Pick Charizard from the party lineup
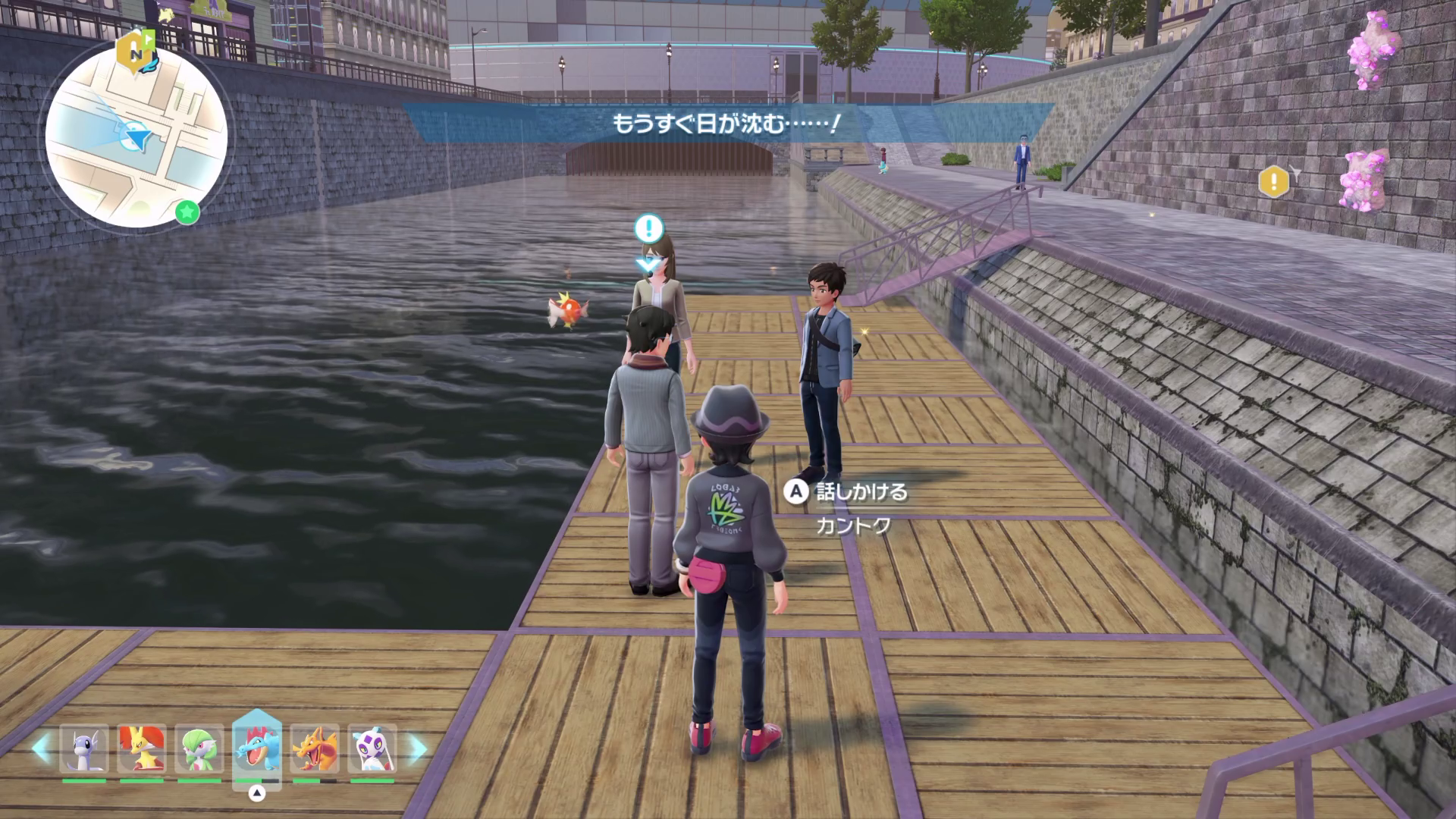This screenshot has height=819, width=1456. coord(315,749)
